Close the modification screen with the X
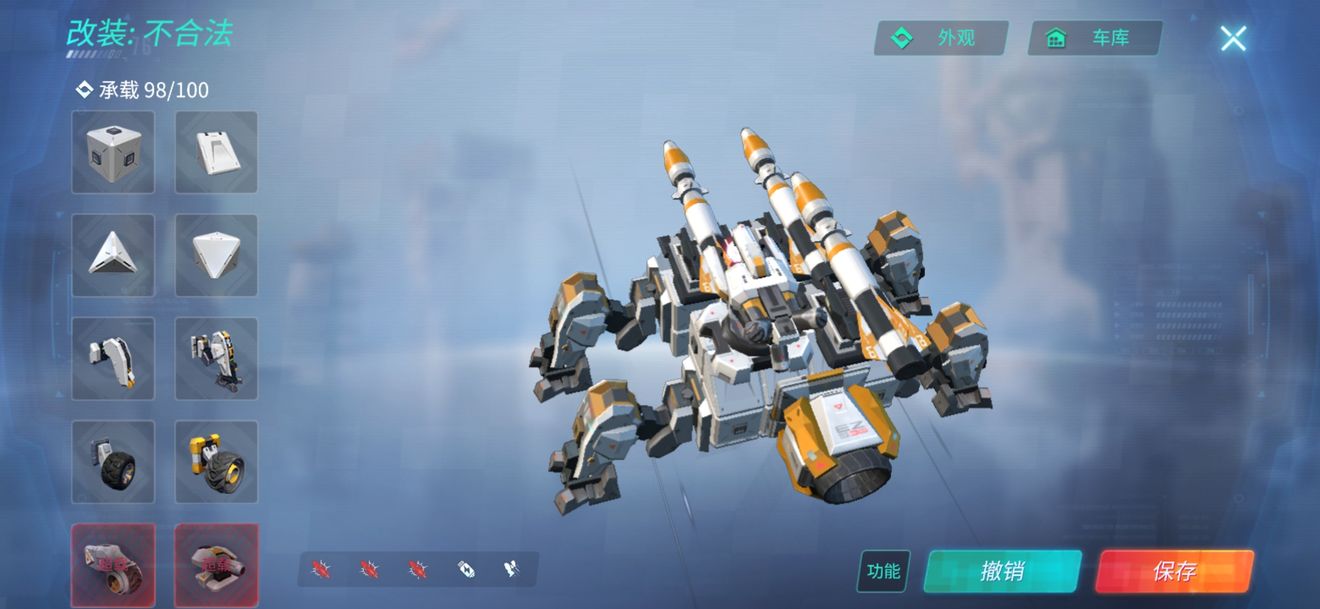The height and width of the screenshot is (609, 1320). (1233, 39)
